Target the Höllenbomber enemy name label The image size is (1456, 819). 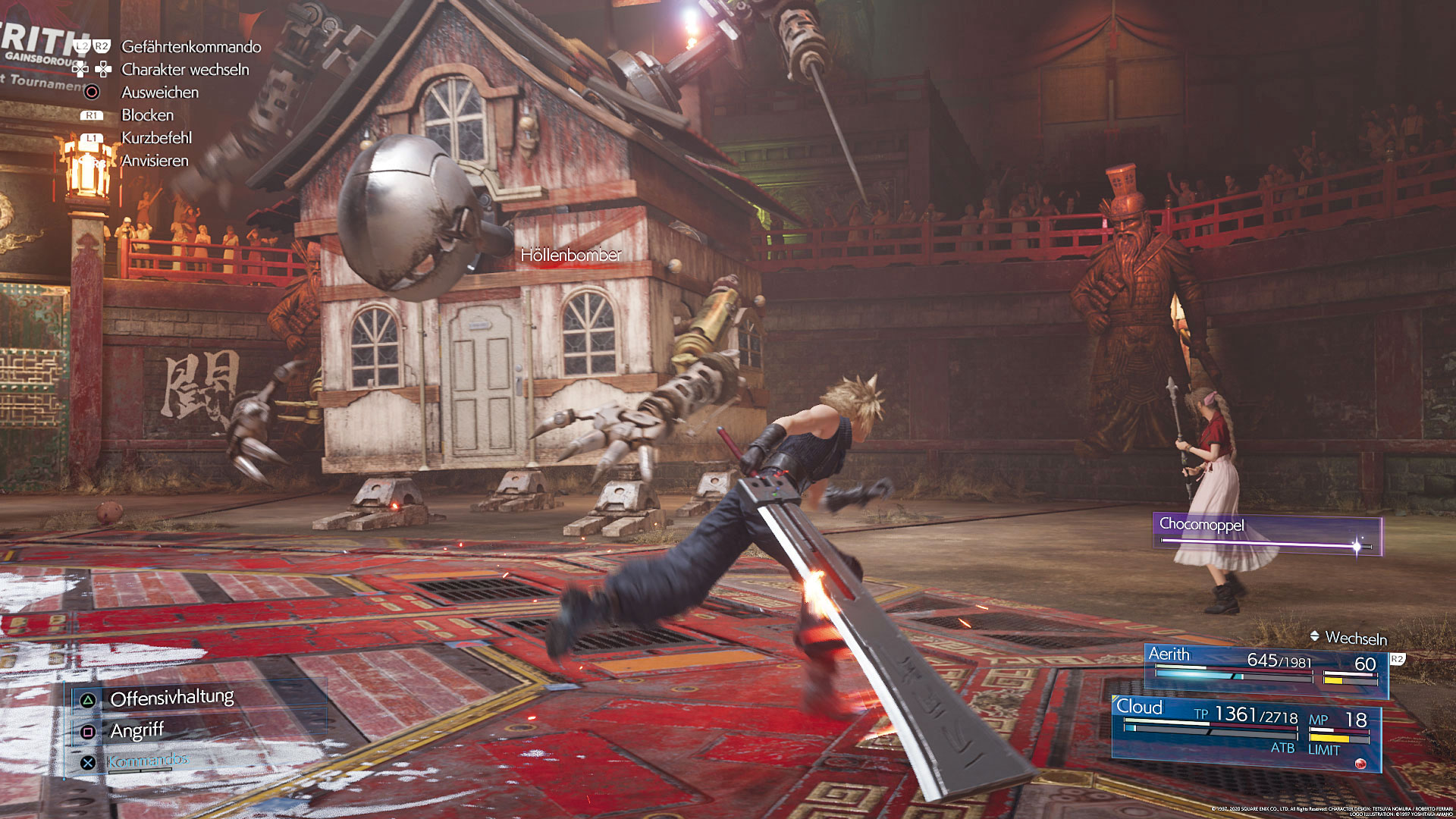click(x=570, y=256)
